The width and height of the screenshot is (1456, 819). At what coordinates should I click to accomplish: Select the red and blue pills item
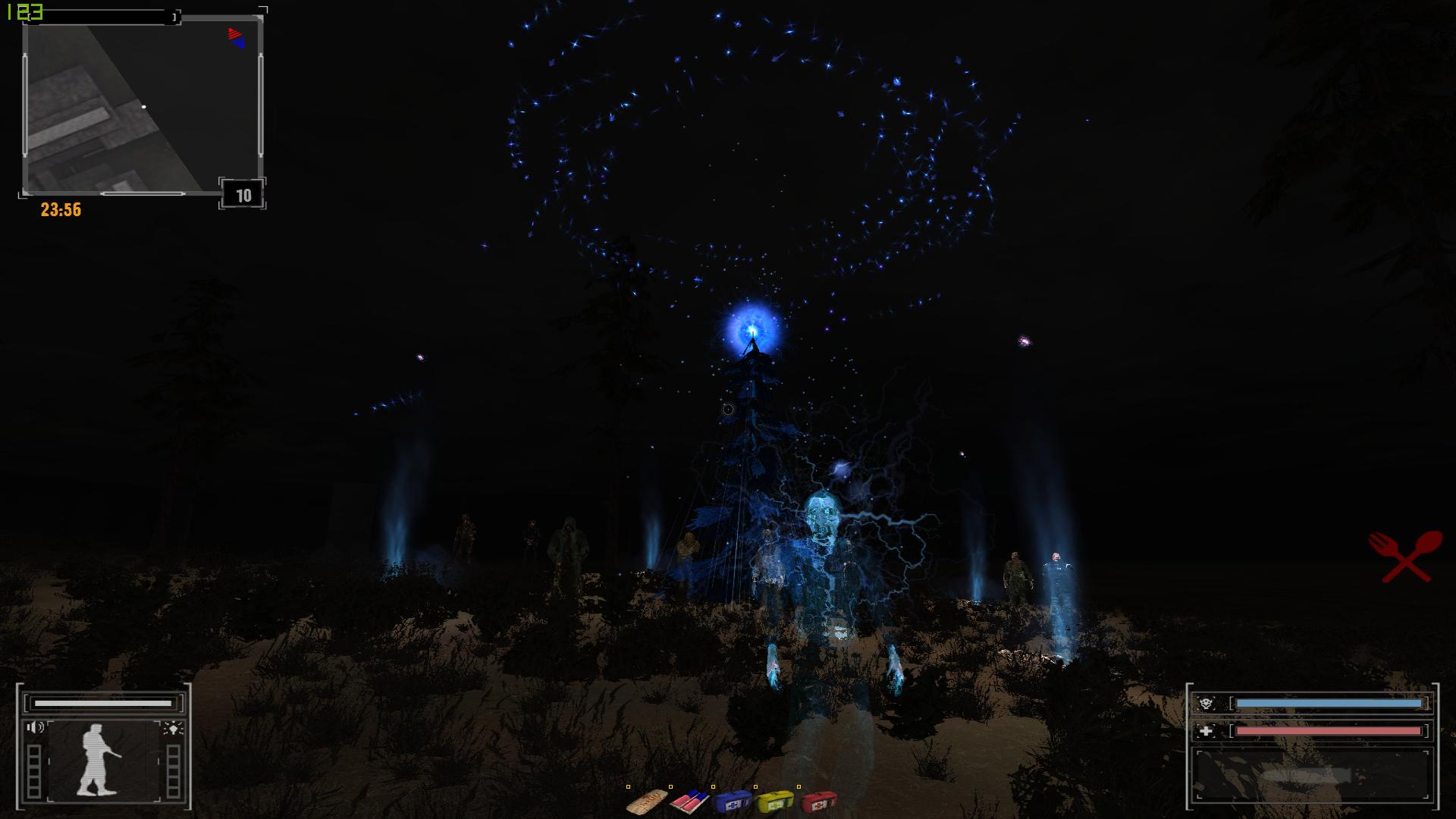point(689,801)
